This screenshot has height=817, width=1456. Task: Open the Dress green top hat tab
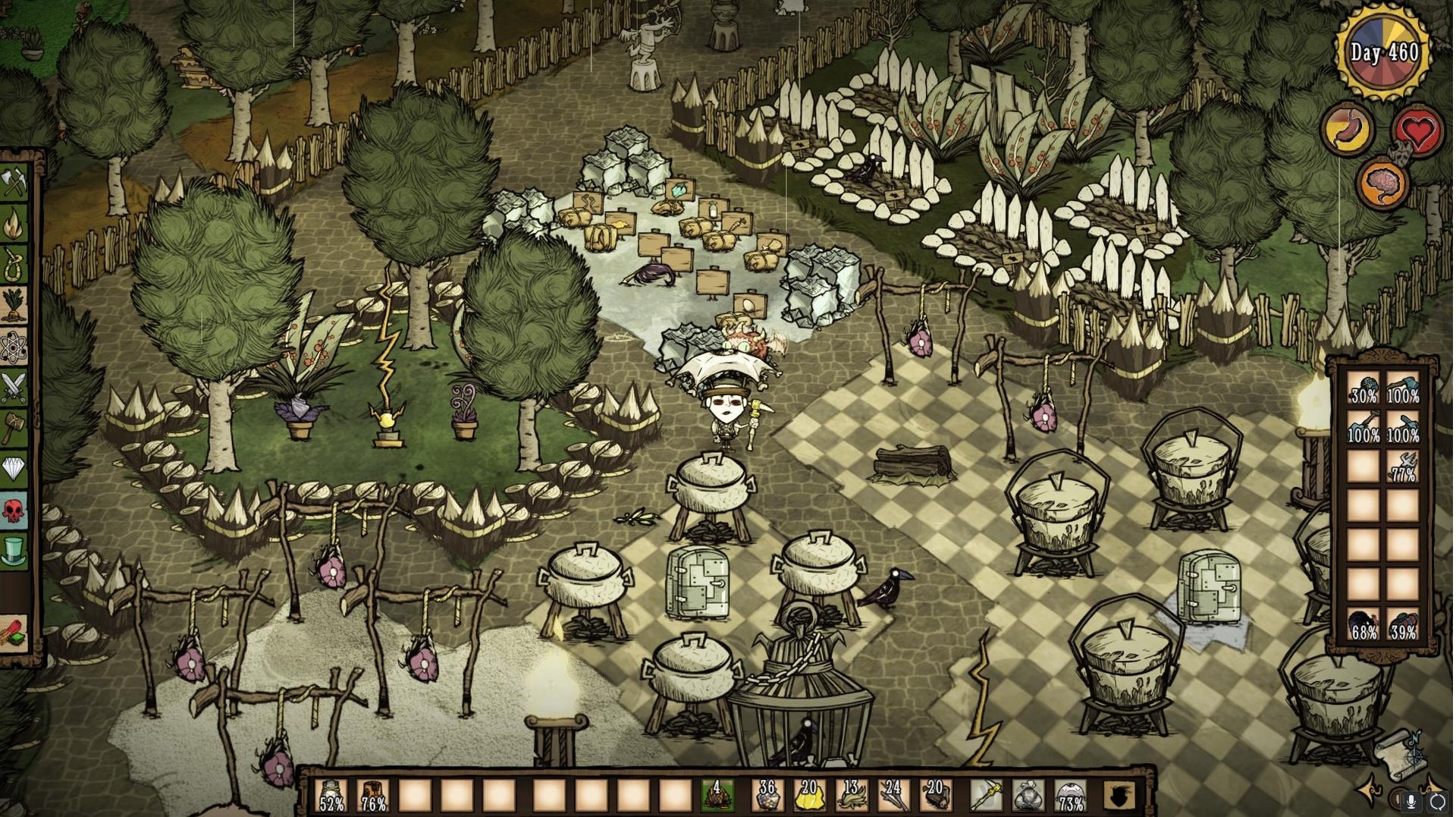(14, 552)
